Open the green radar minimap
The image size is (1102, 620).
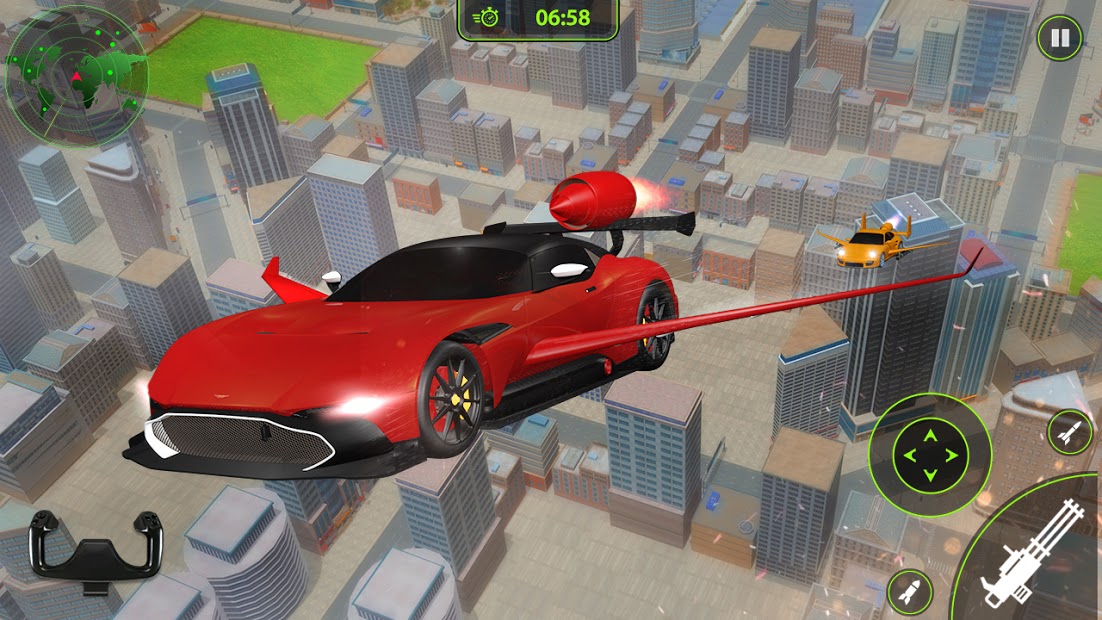pyautogui.click(x=75, y=76)
